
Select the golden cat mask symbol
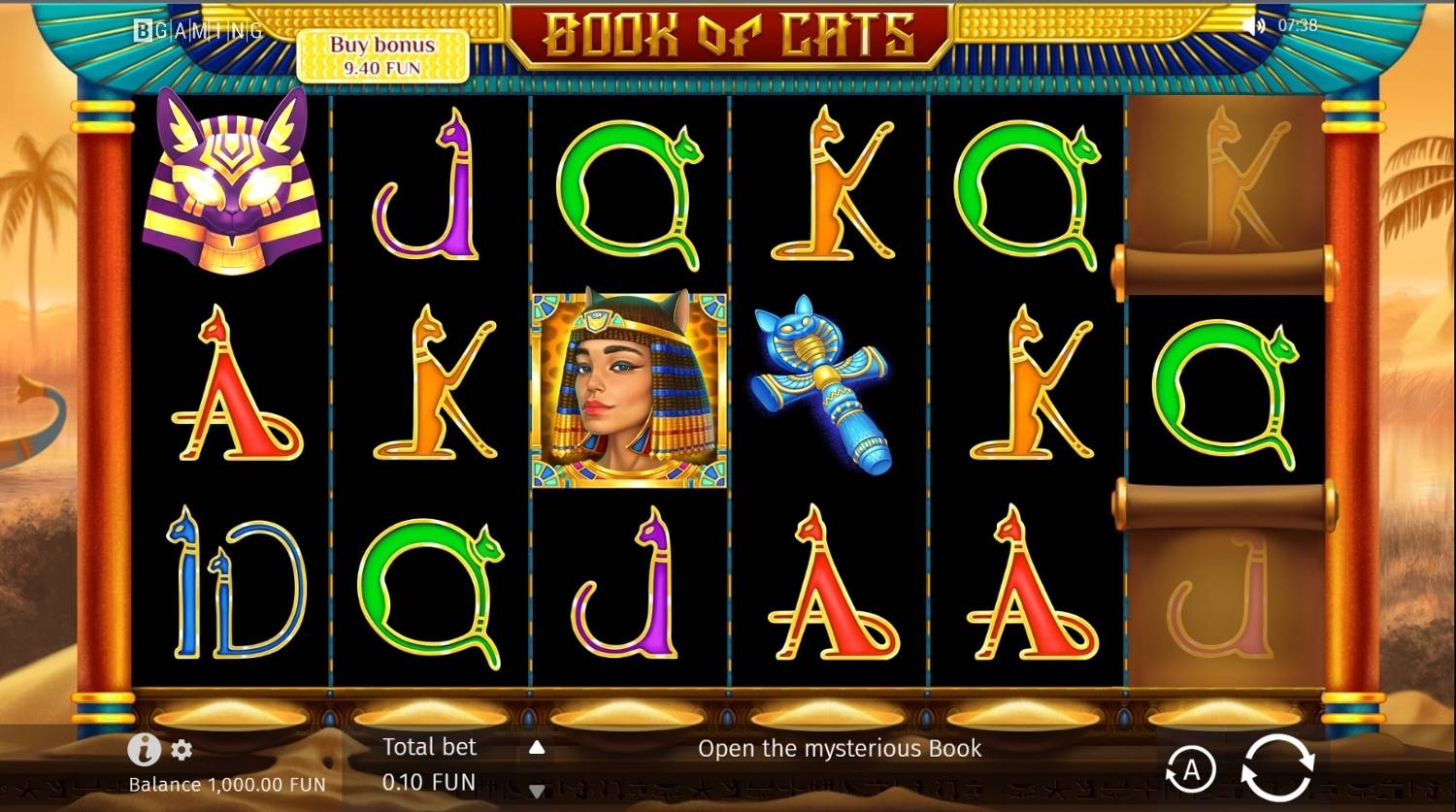(x=236, y=184)
